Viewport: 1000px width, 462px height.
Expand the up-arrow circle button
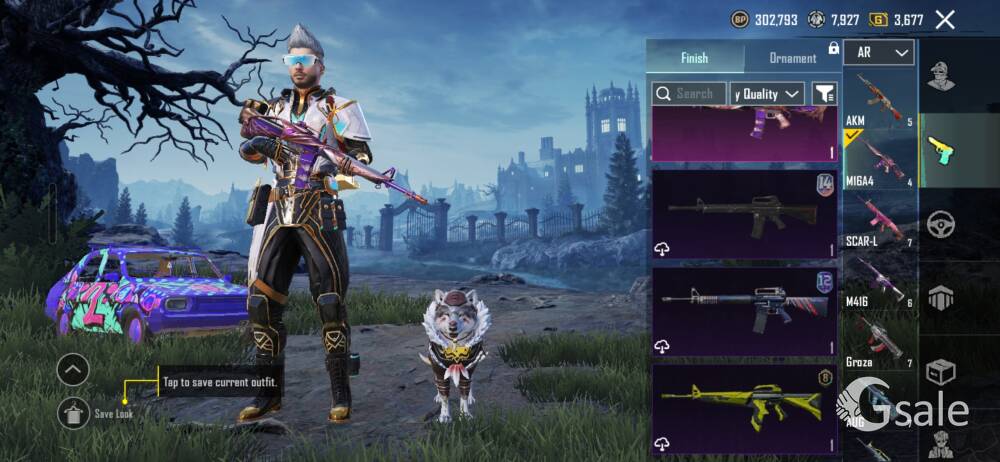(73, 370)
